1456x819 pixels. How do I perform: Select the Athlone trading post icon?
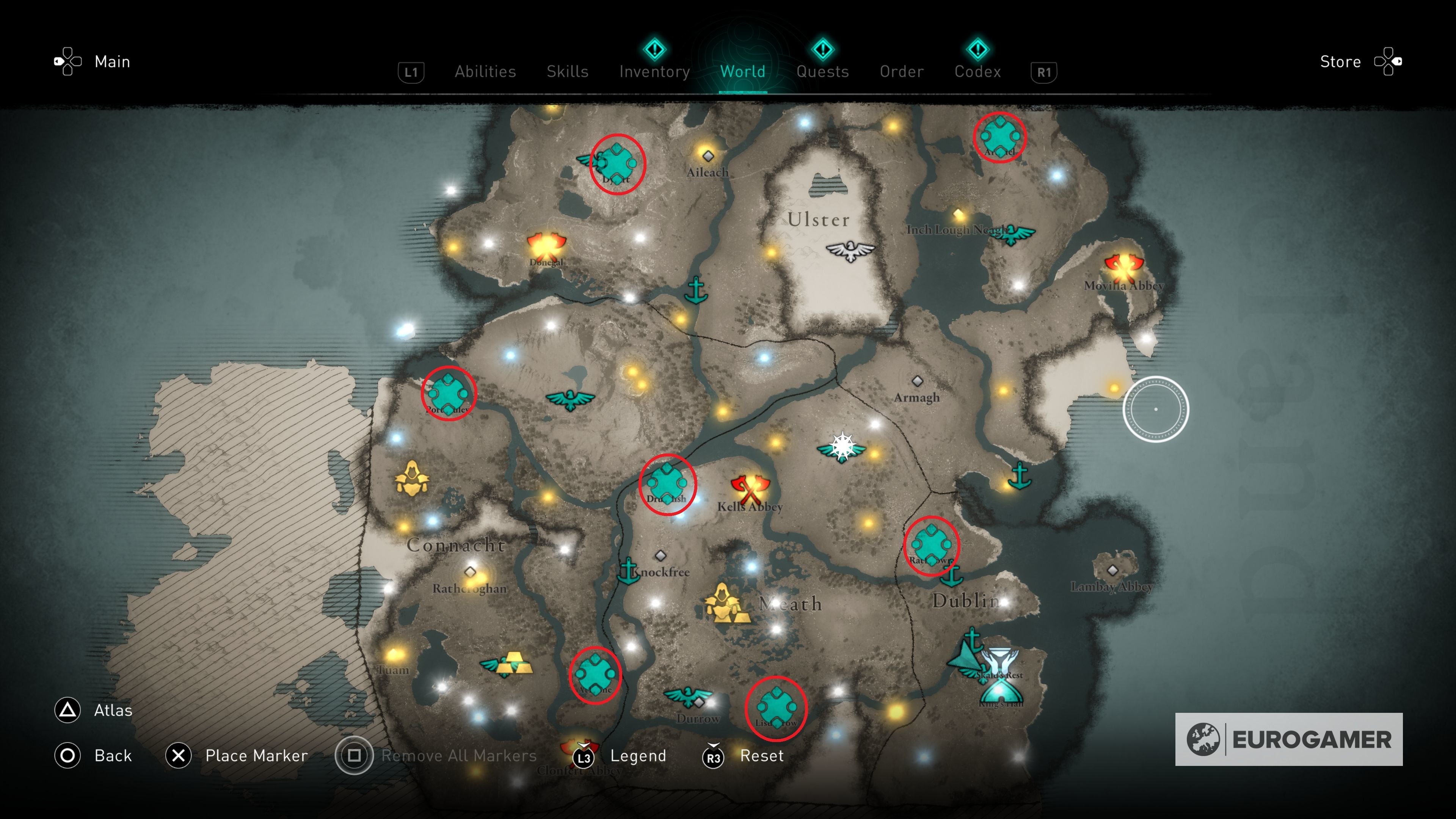point(595,674)
